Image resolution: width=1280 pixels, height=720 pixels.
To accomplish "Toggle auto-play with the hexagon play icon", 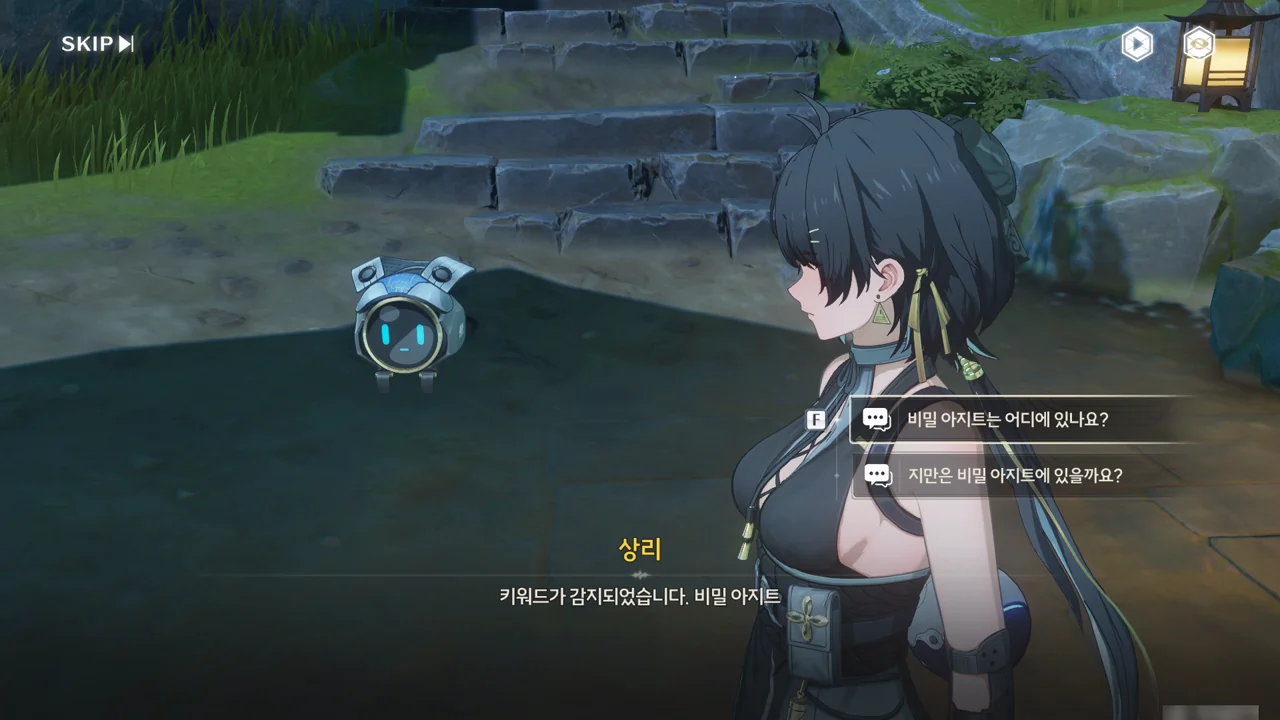I will [1137, 44].
